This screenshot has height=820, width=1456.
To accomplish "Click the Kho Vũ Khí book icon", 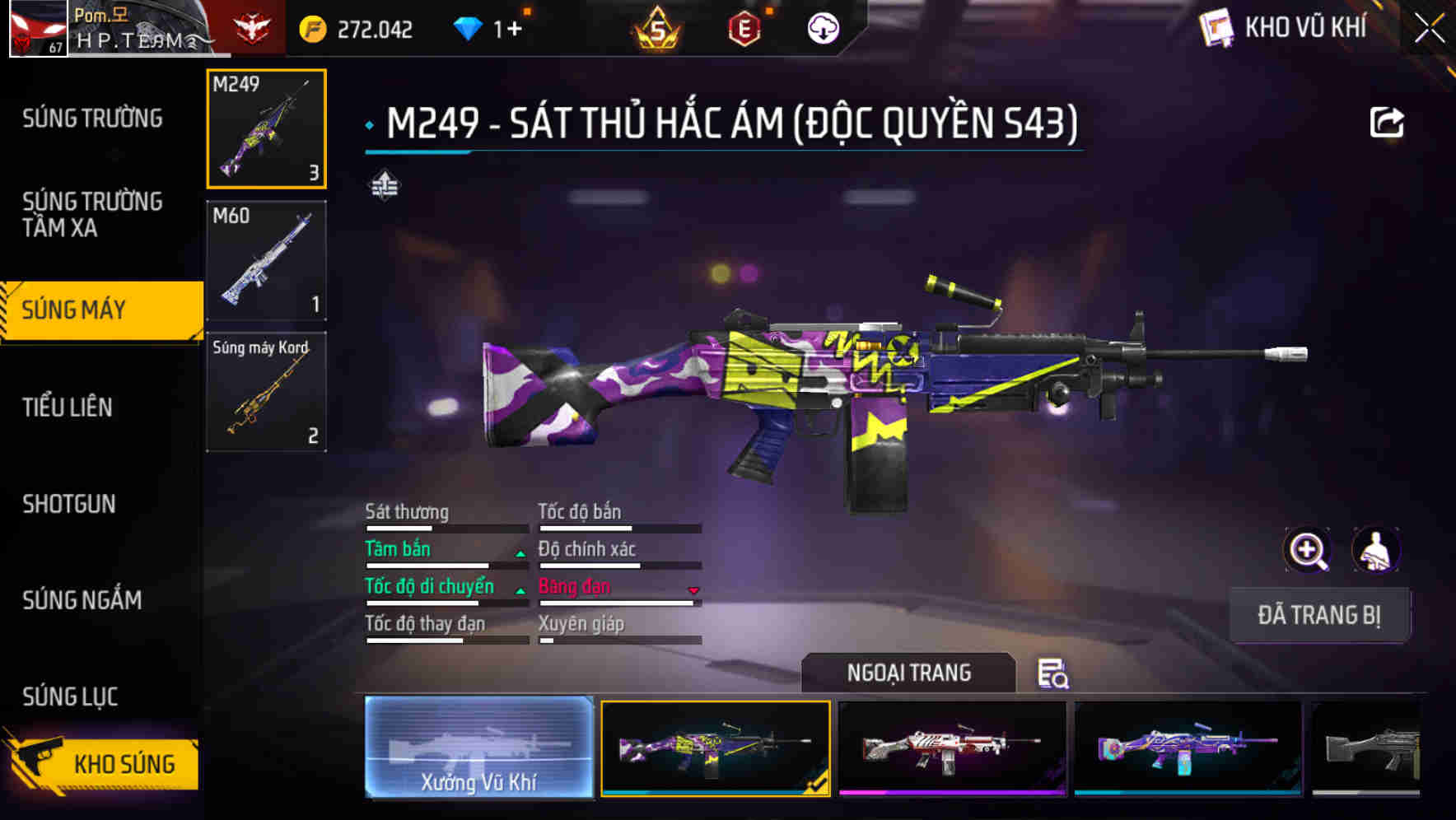I will [x=1215, y=27].
